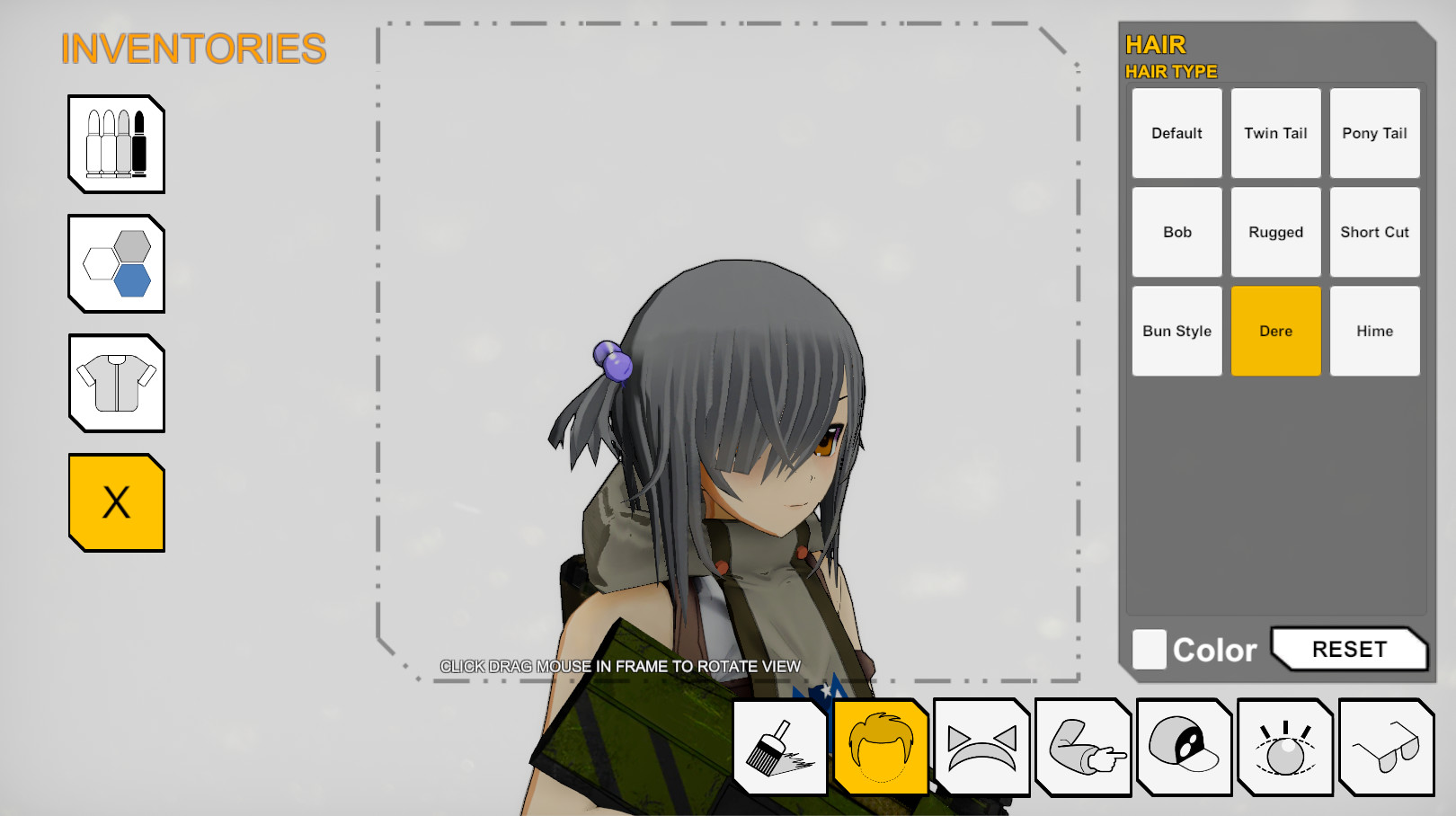Pick the Rugged hairstyle

1275,231
